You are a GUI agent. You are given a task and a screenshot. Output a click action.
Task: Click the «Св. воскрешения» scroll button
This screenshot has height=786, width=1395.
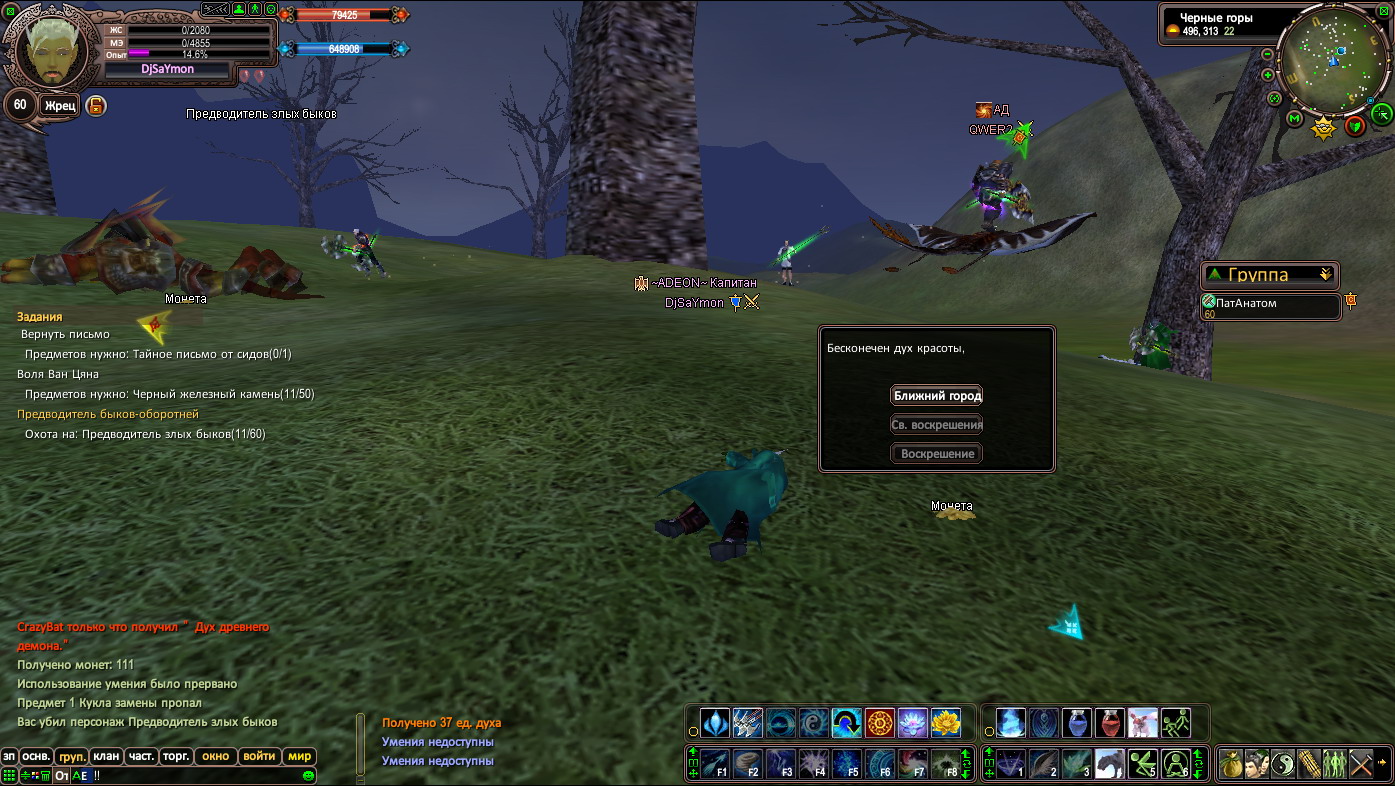tap(937, 424)
